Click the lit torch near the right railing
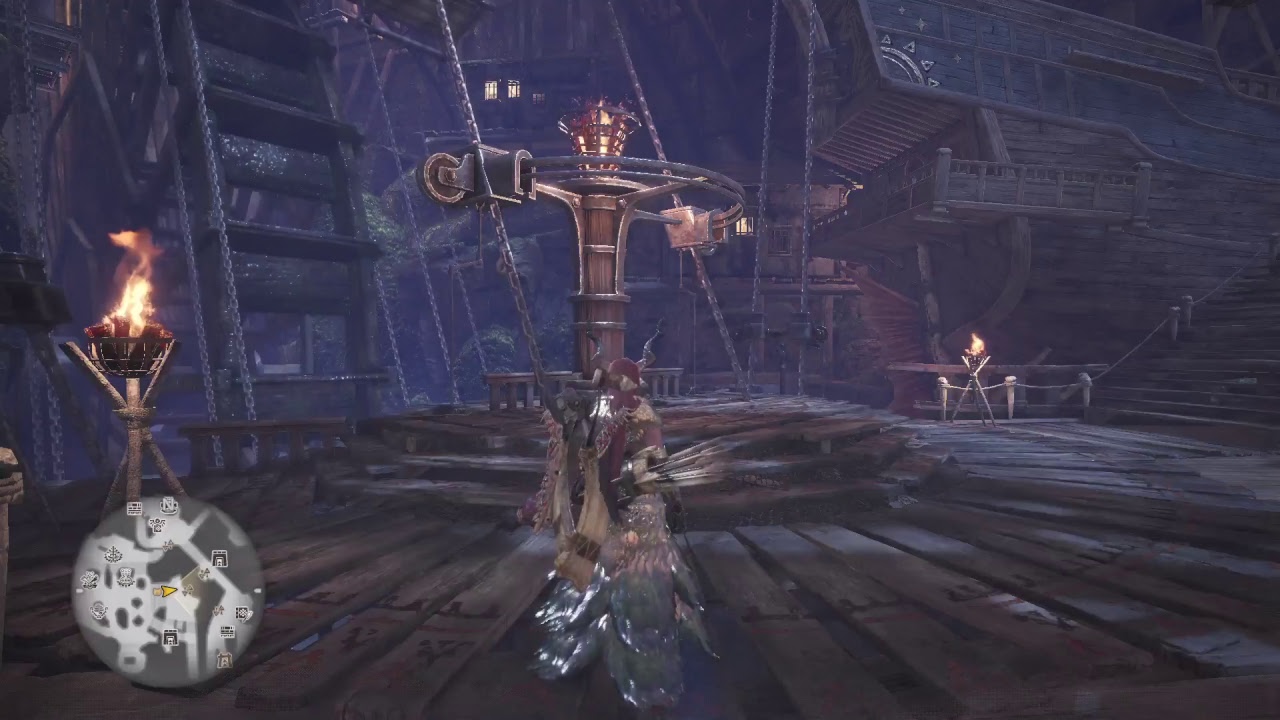The height and width of the screenshot is (720, 1280). (973, 355)
